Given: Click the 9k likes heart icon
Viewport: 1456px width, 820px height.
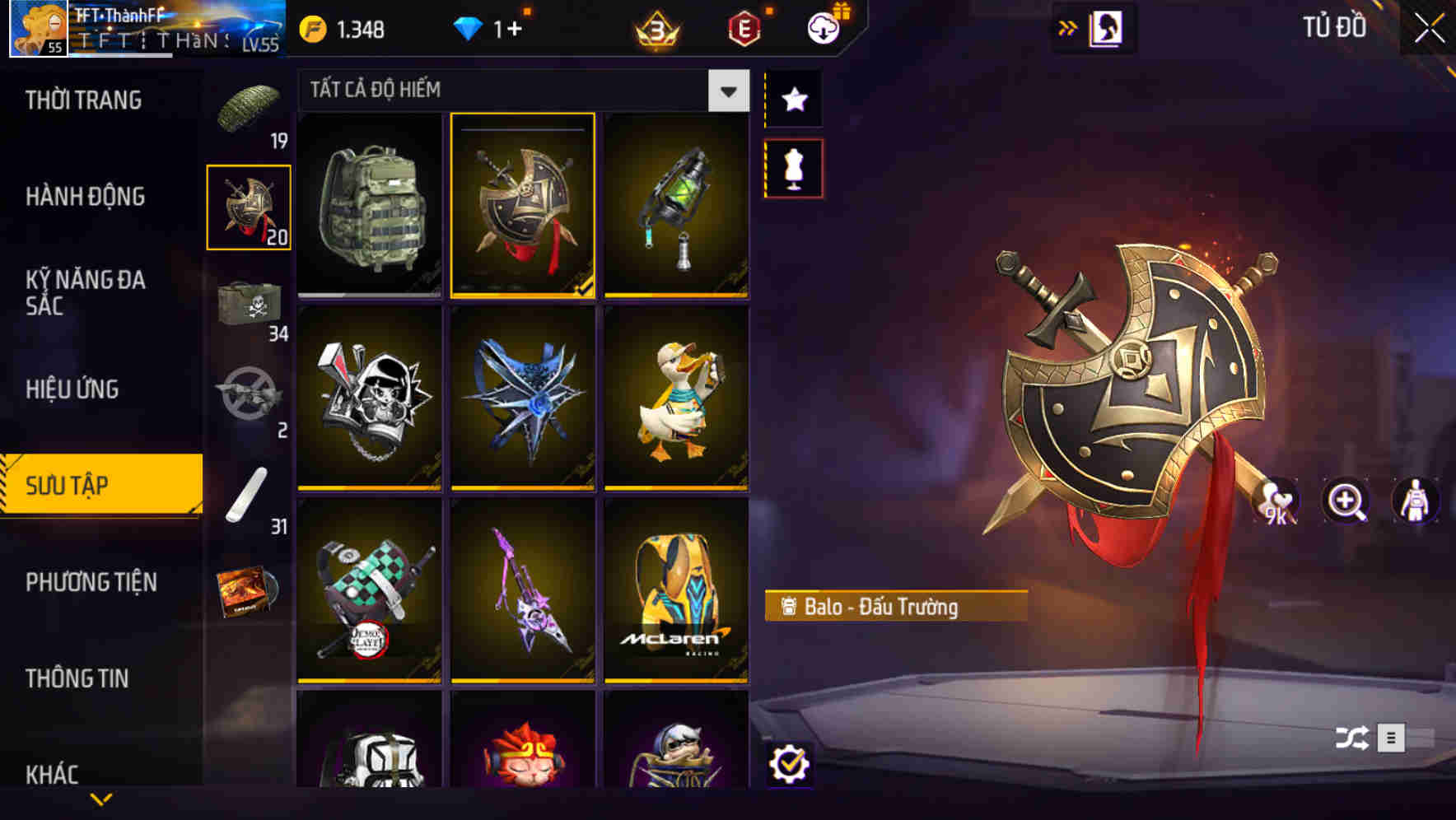Looking at the screenshot, I should point(1276,501).
